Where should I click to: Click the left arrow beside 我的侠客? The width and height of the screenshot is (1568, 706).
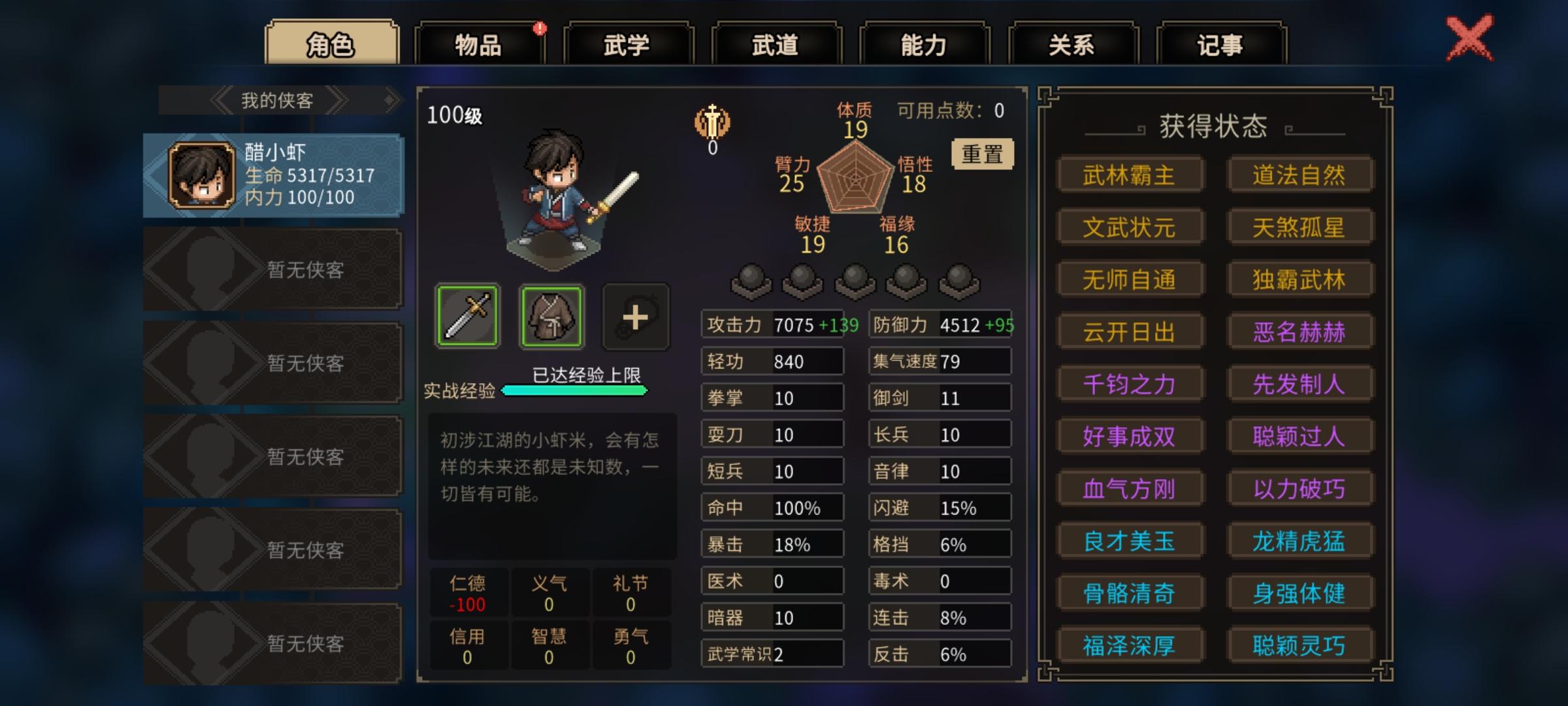point(221,99)
